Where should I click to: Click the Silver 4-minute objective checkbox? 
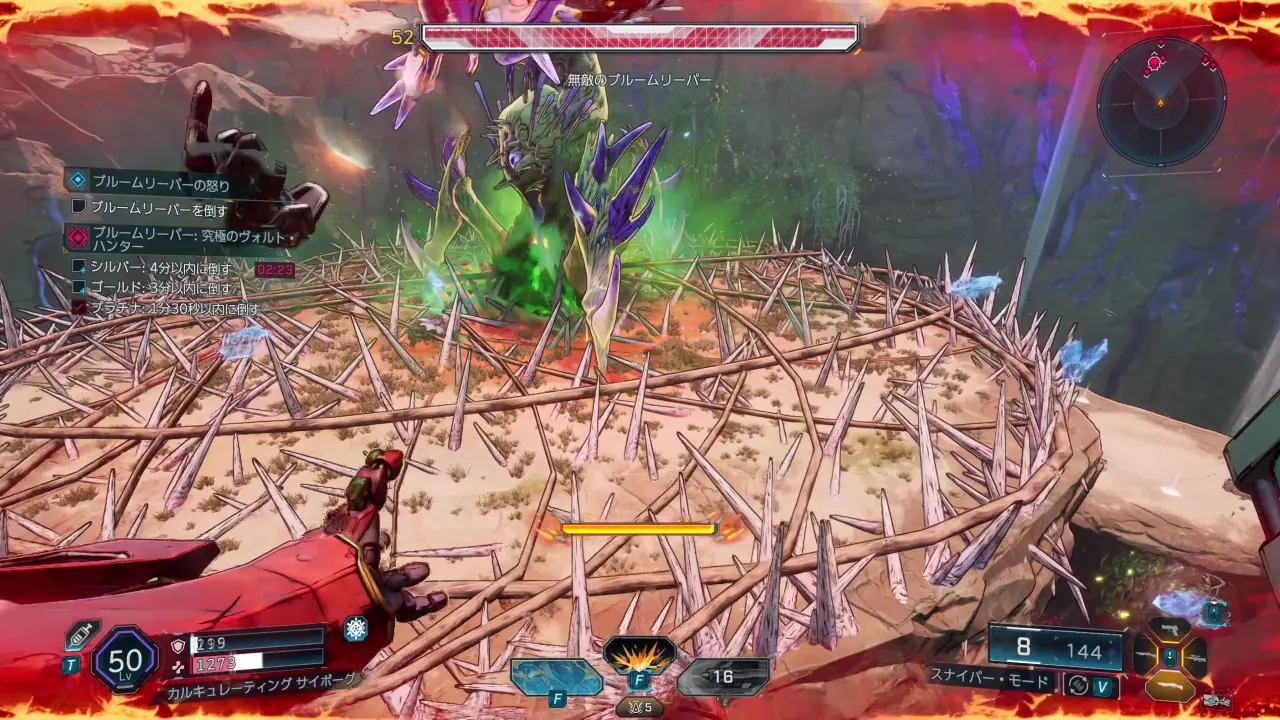click(79, 267)
